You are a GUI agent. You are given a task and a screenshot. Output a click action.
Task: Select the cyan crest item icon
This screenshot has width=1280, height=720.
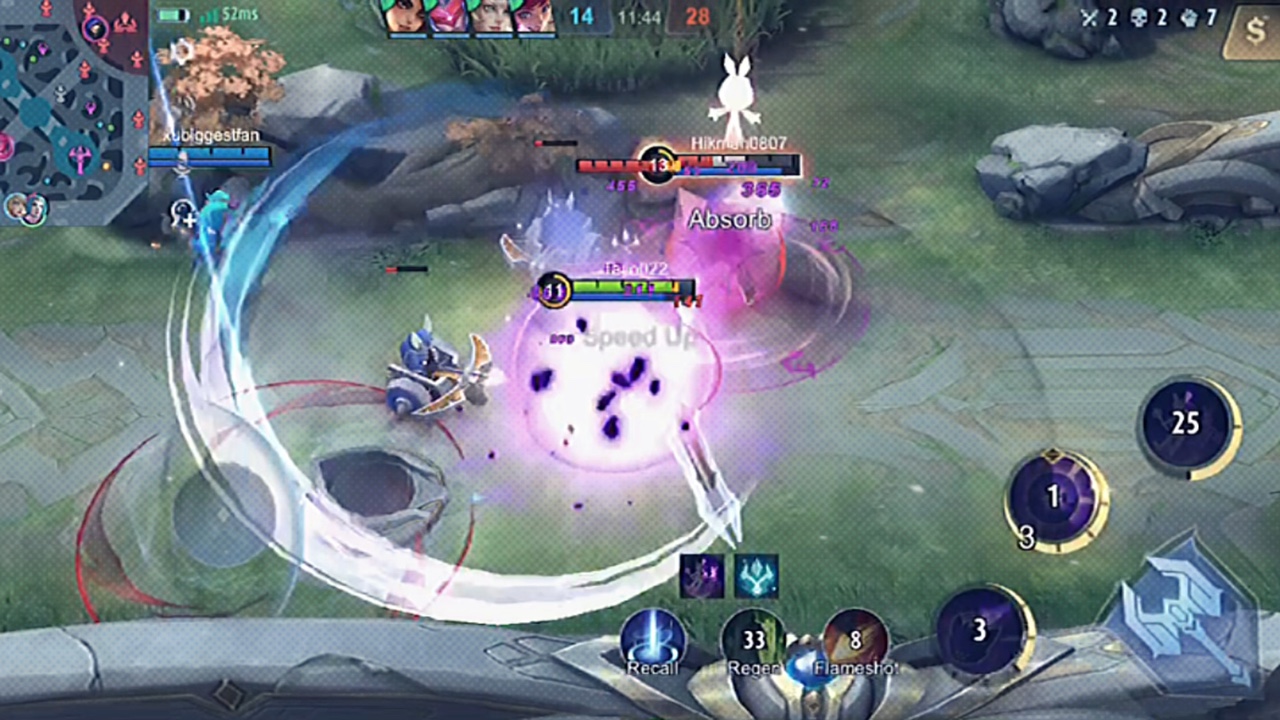click(756, 576)
